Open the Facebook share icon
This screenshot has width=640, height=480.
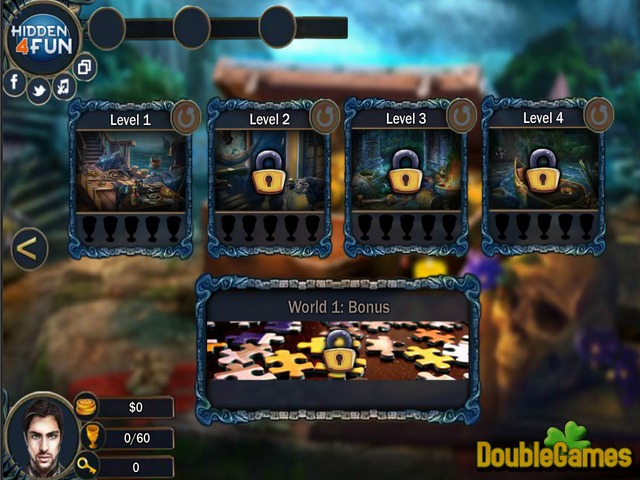pyautogui.click(x=16, y=81)
